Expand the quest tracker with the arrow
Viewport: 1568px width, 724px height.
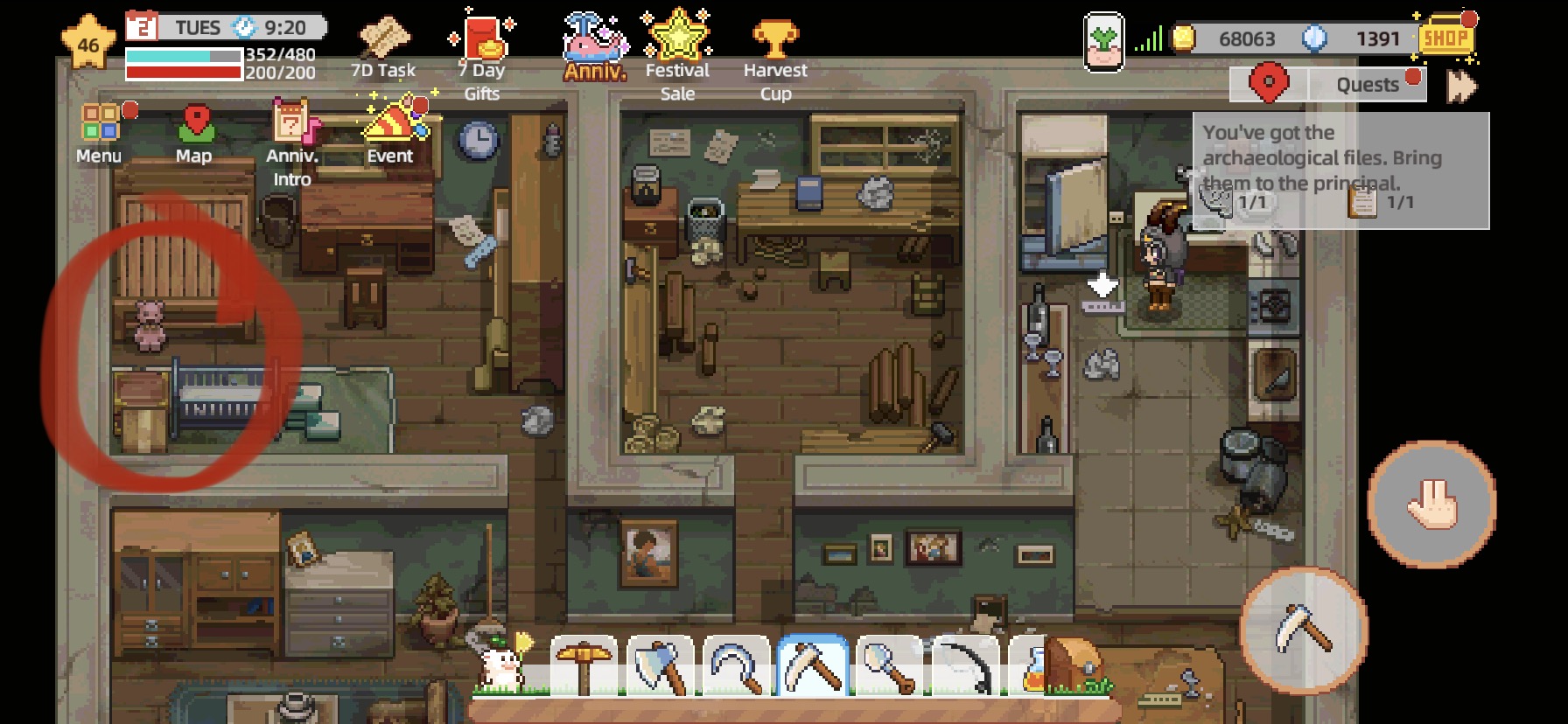click(x=1459, y=84)
